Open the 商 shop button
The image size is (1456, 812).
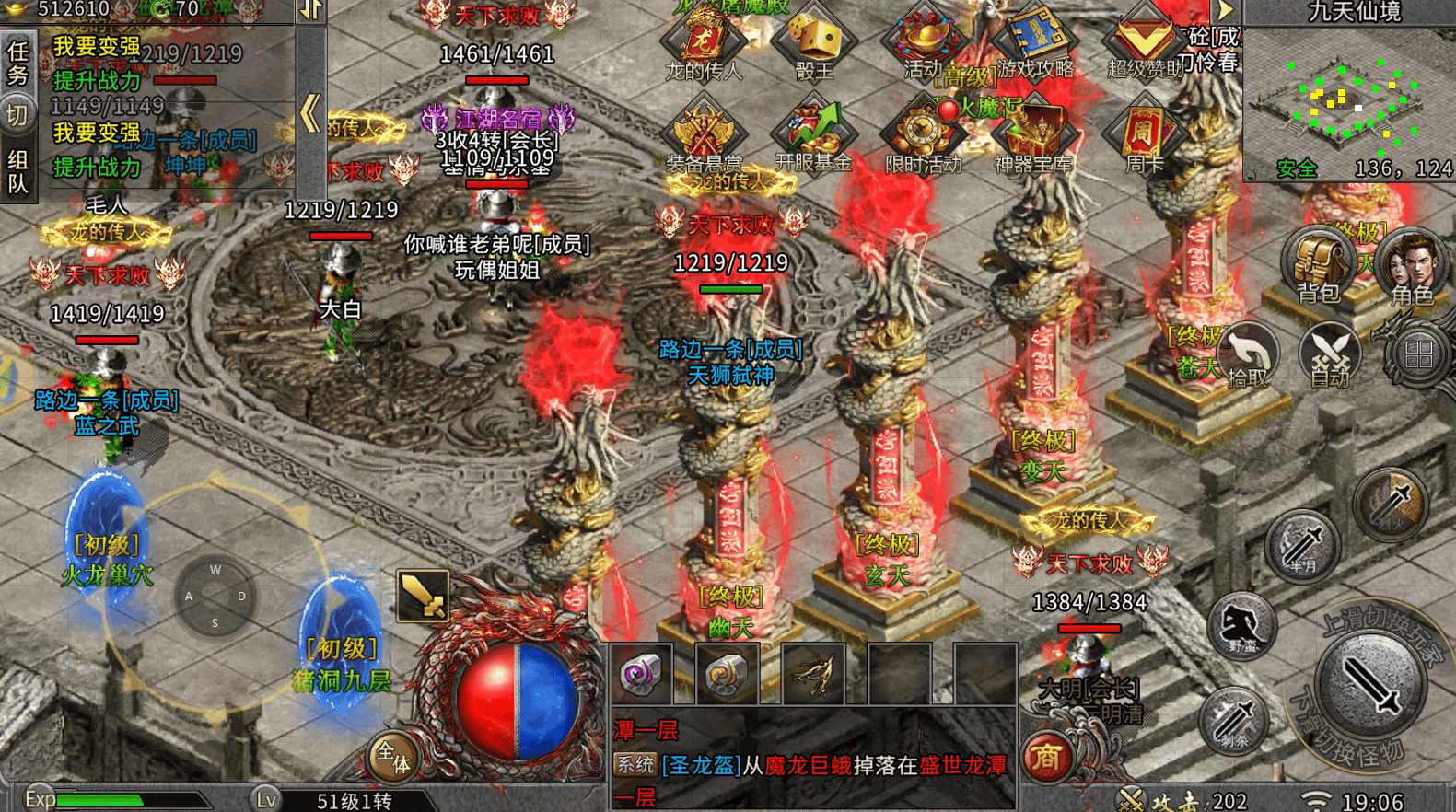point(1046,758)
